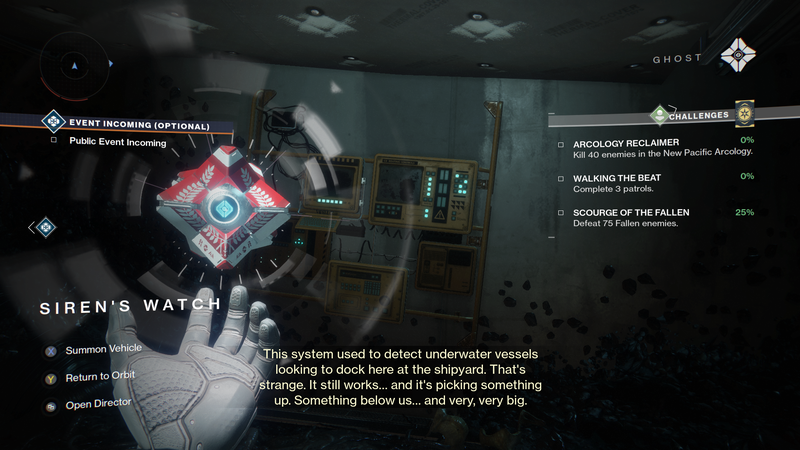Select the Event Incoming tracker header
800x450 pixels.
139,126
